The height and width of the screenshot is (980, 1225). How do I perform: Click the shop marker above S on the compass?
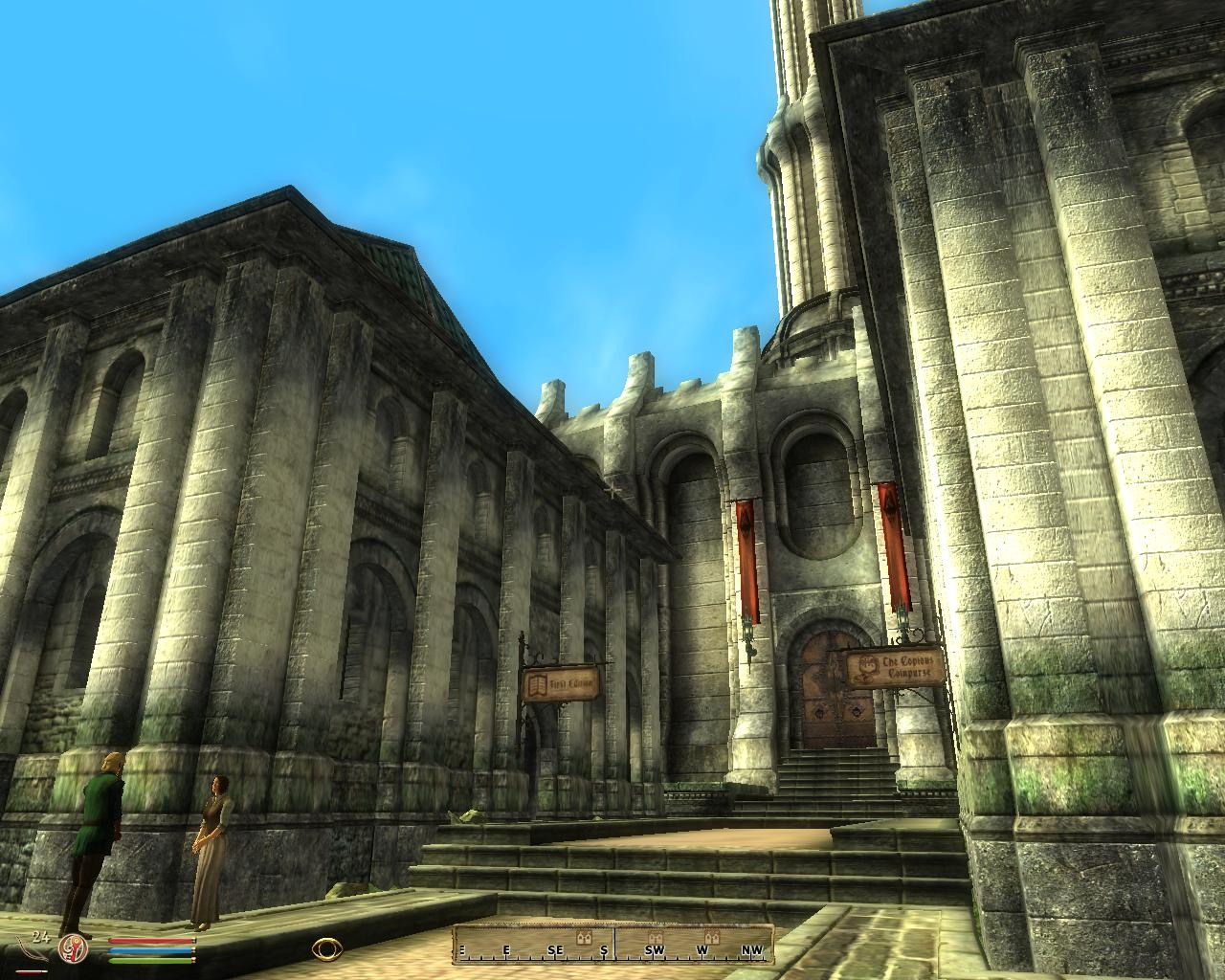[x=583, y=937]
